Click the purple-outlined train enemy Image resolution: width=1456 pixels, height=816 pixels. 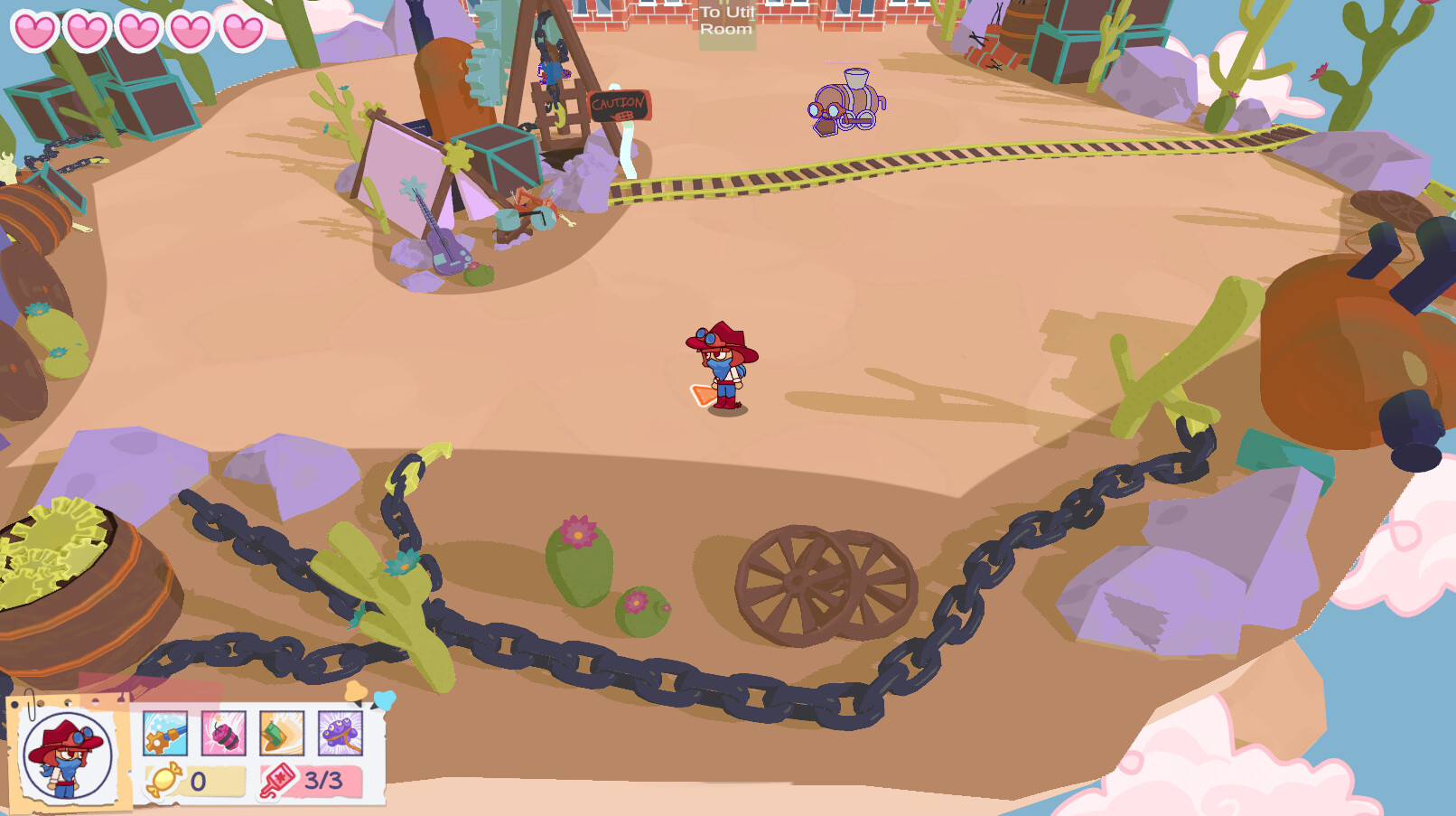[845, 105]
